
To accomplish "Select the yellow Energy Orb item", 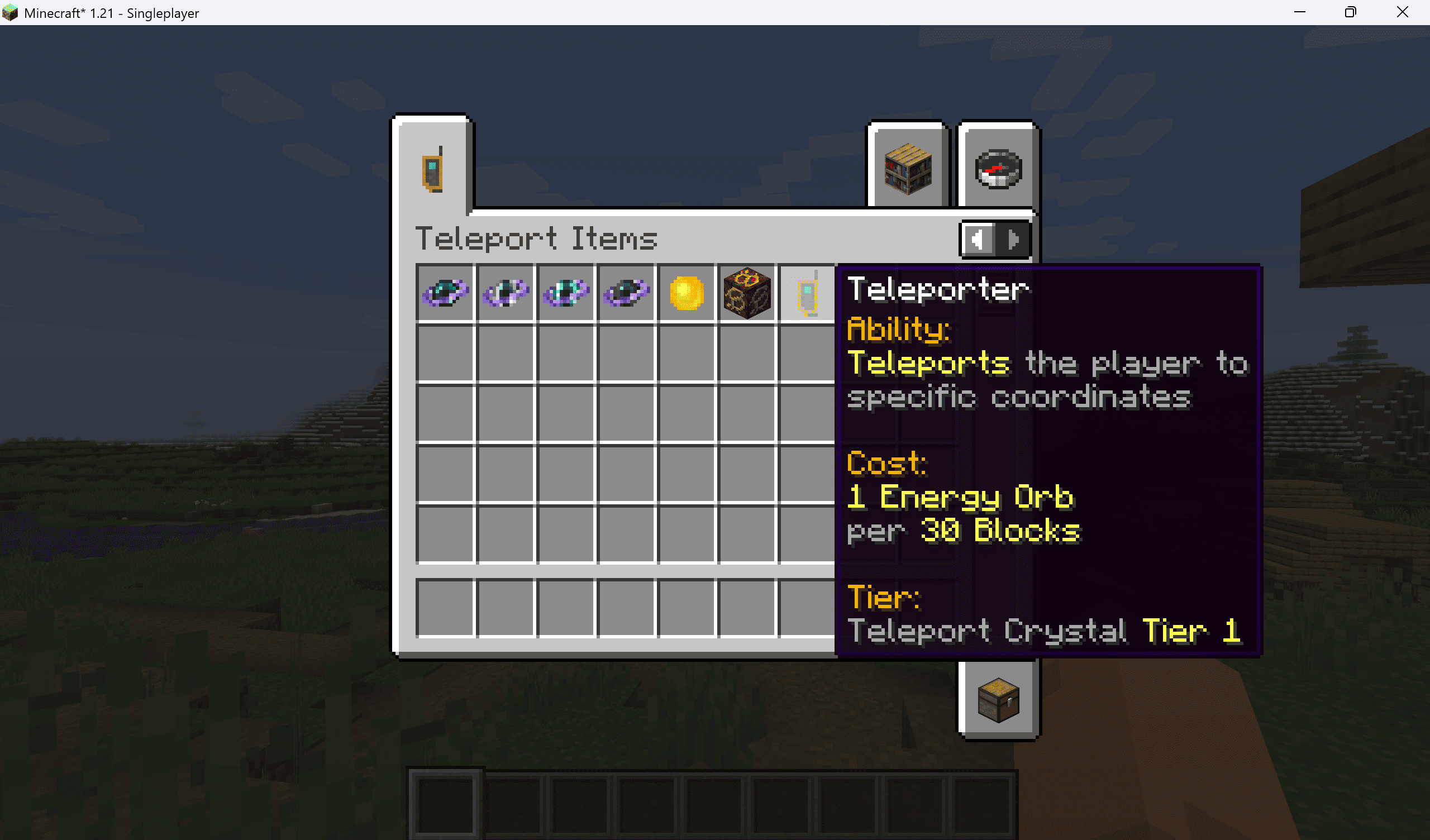I will 686,293.
